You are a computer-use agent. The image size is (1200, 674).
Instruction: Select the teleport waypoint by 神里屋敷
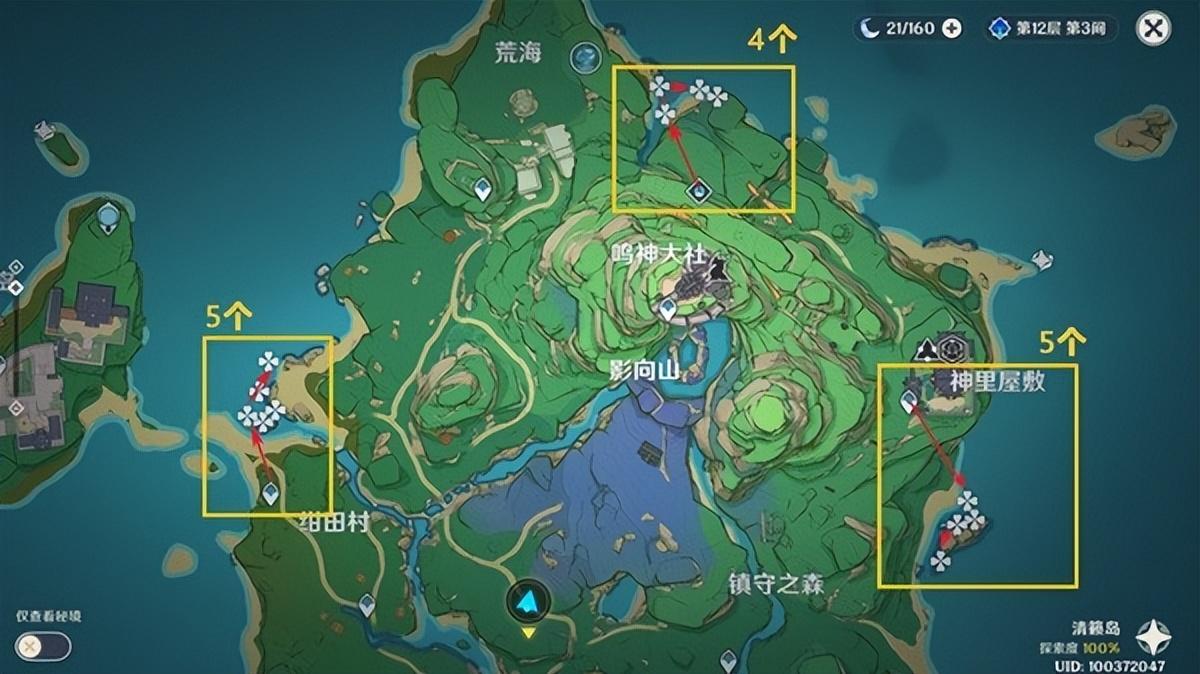pyautogui.click(x=910, y=402)
